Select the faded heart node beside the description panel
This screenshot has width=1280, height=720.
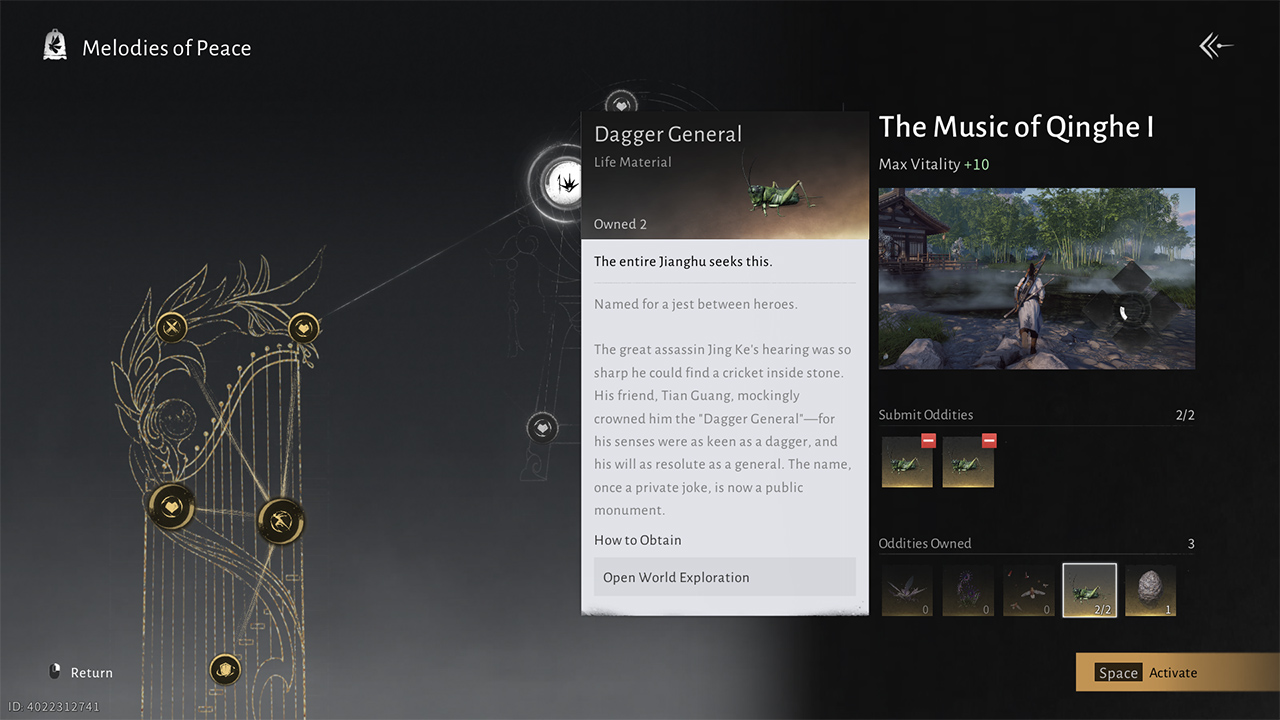tap(542, 426)
